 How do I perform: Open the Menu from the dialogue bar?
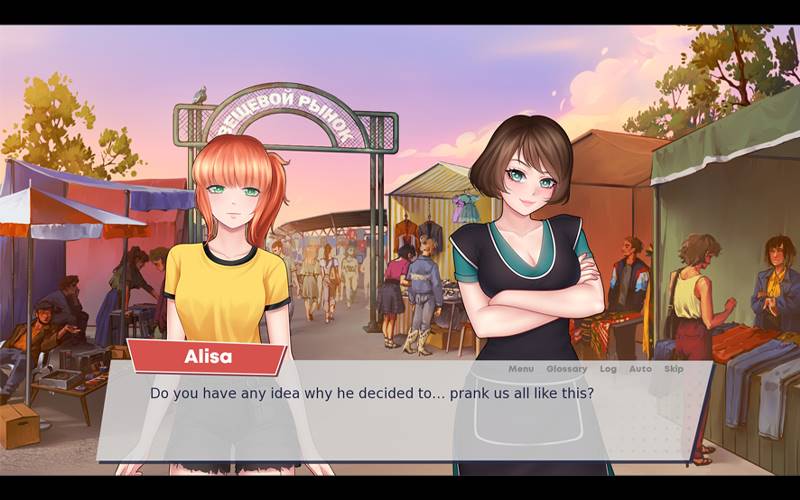521,369
